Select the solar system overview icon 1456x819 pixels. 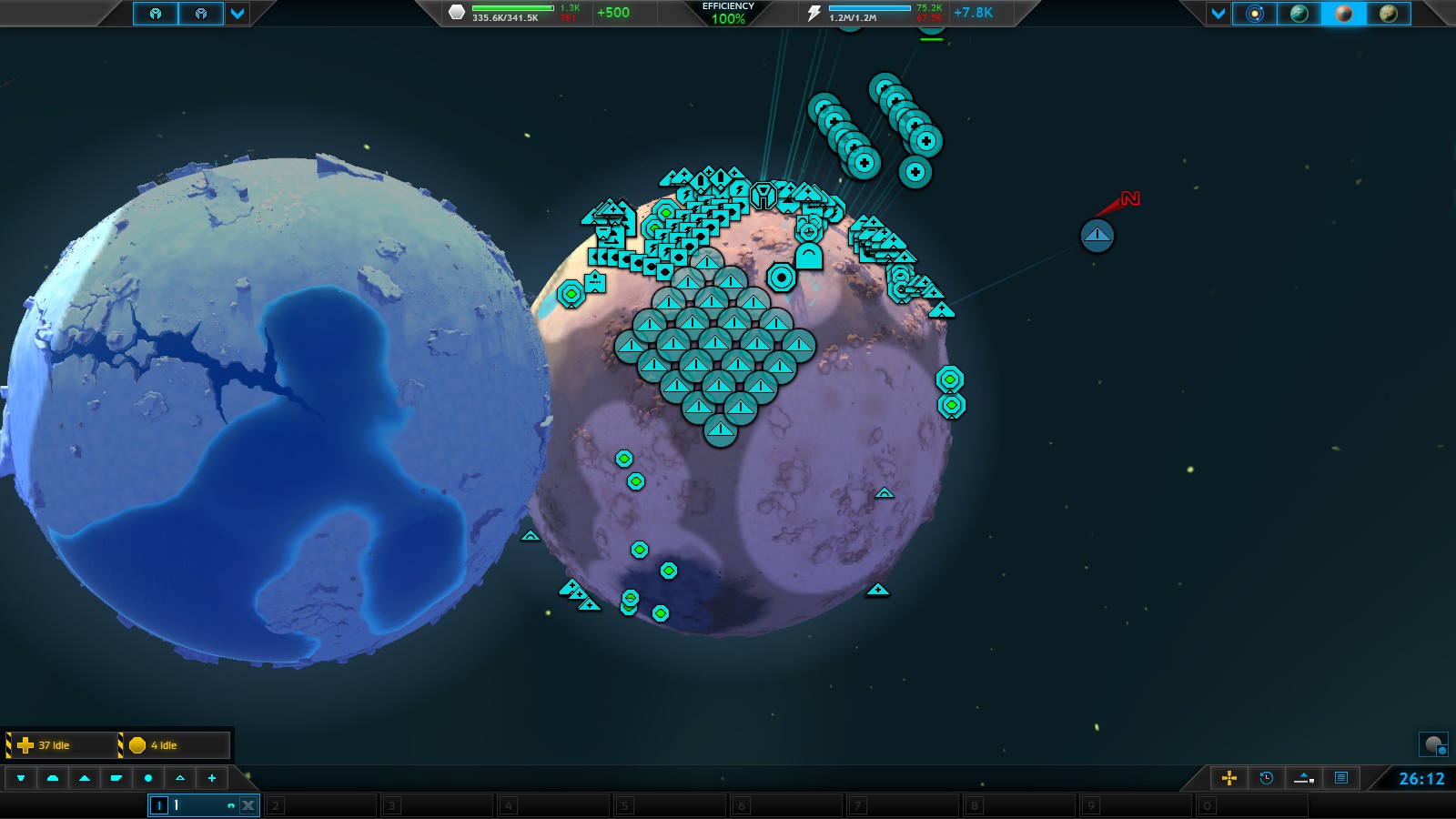(1256, 14)
